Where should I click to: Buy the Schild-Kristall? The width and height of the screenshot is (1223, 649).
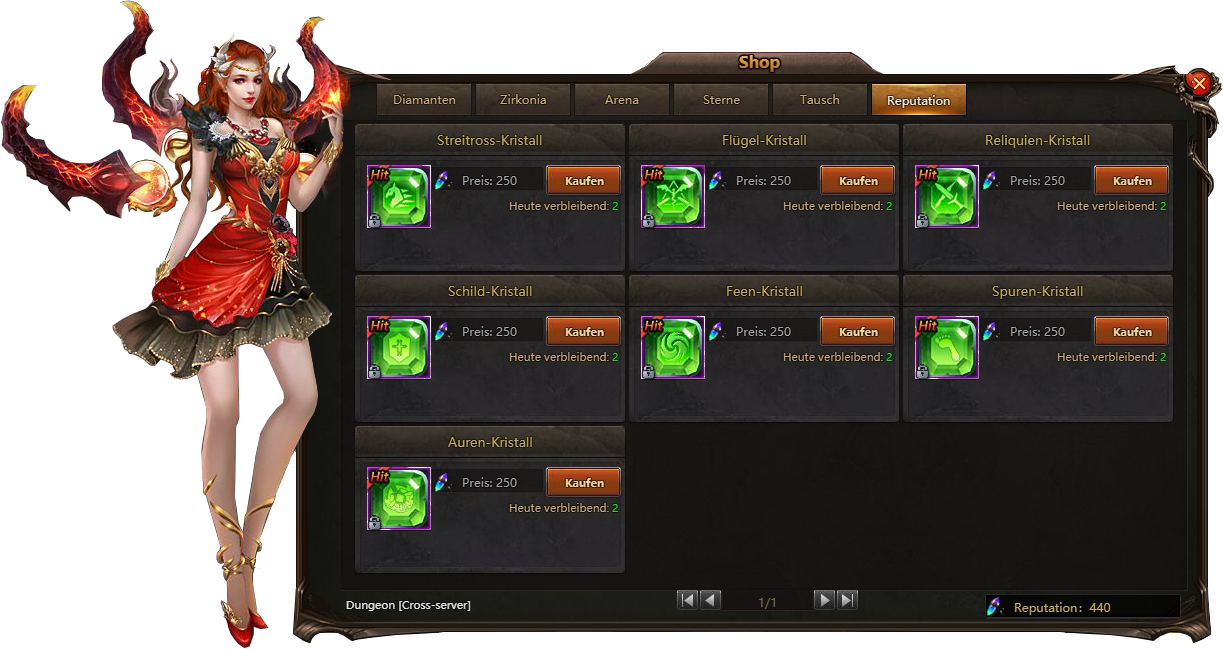[584, 332]
